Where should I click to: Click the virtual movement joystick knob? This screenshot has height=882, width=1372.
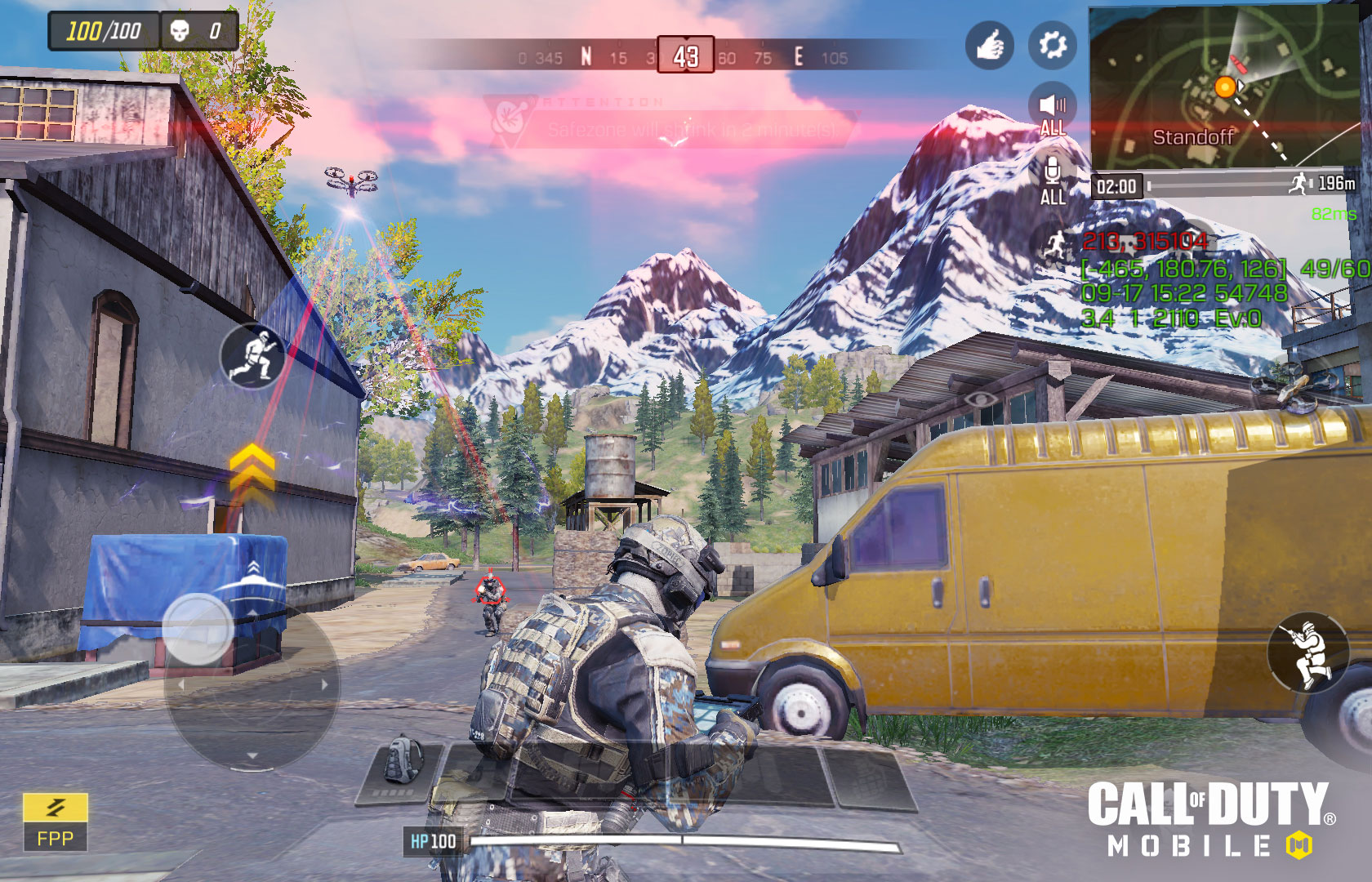[x=198, y=628]
